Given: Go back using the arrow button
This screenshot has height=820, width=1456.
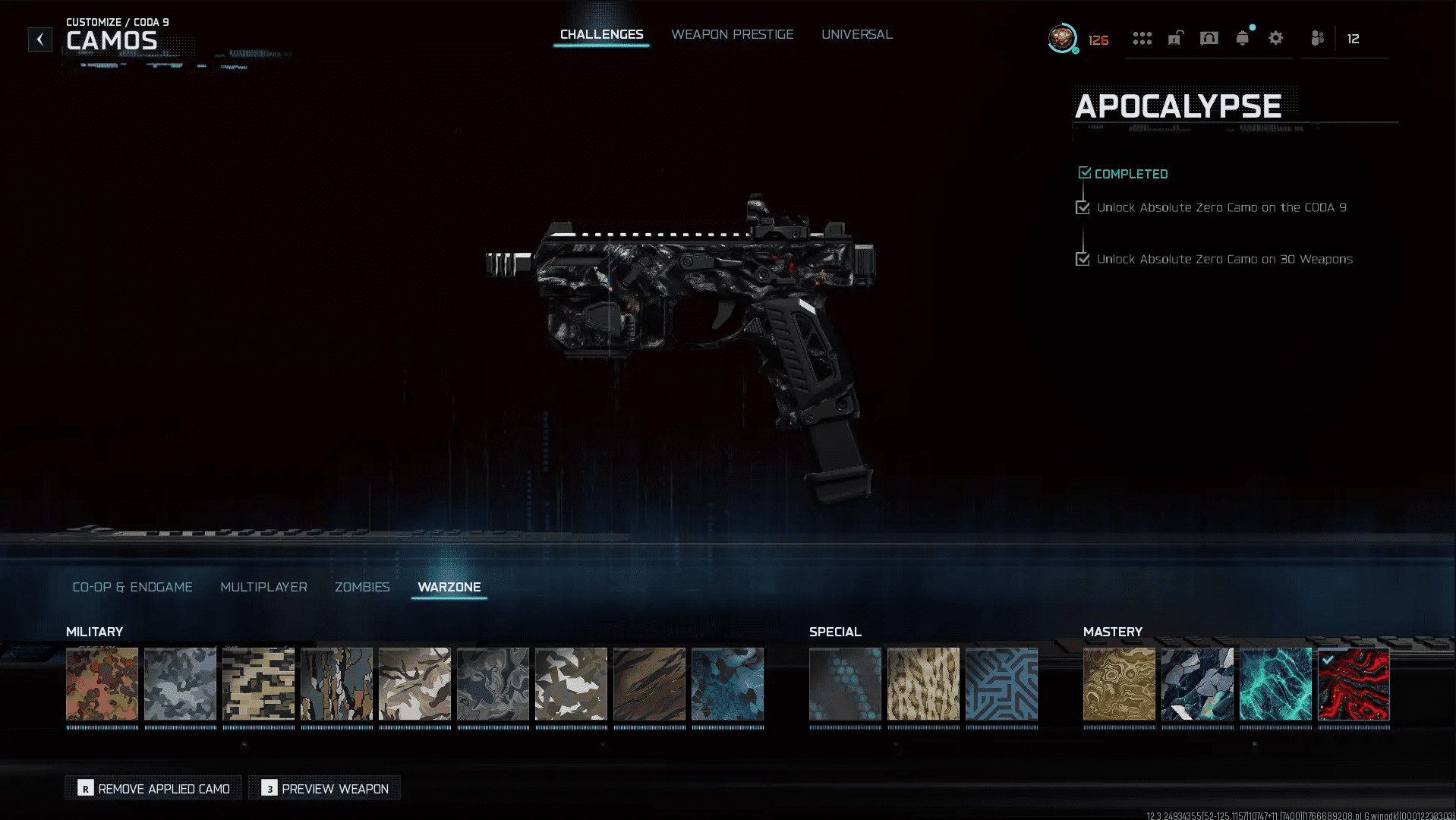Looking at the screenshot, I should pos(40,39).
